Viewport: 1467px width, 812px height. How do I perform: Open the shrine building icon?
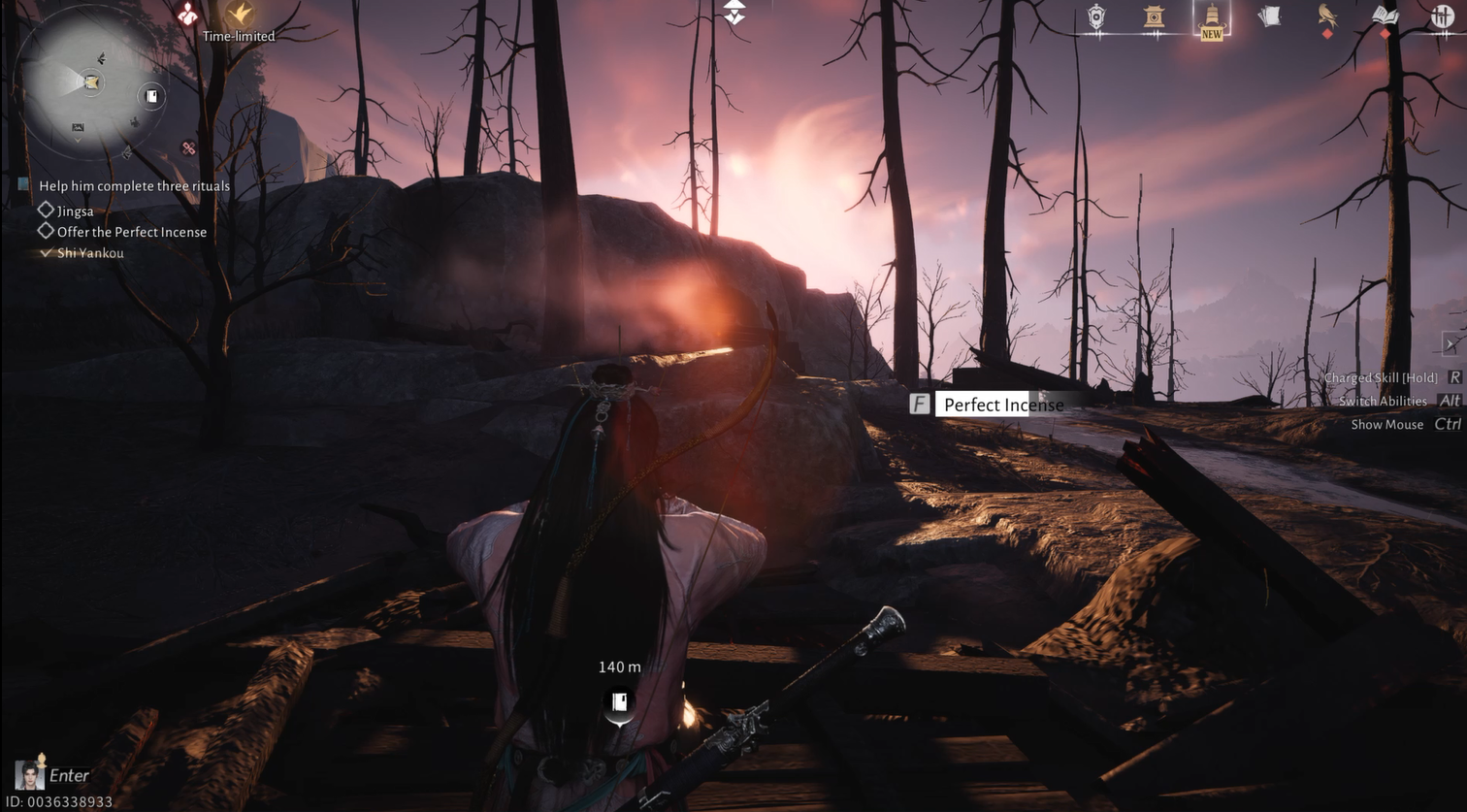(x=1154, y=16)
